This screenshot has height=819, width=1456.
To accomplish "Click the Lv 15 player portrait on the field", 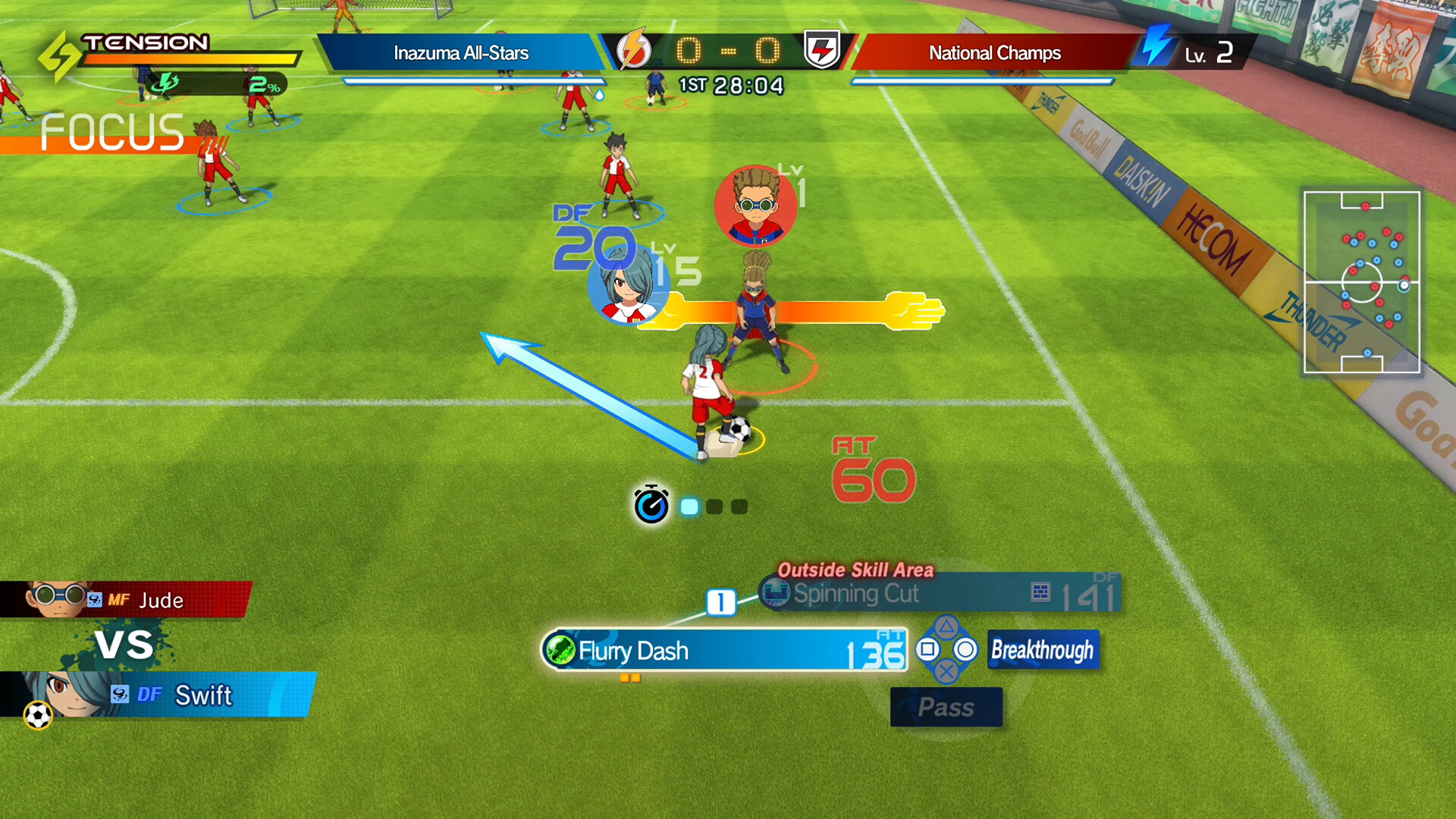I will (626, 294).
